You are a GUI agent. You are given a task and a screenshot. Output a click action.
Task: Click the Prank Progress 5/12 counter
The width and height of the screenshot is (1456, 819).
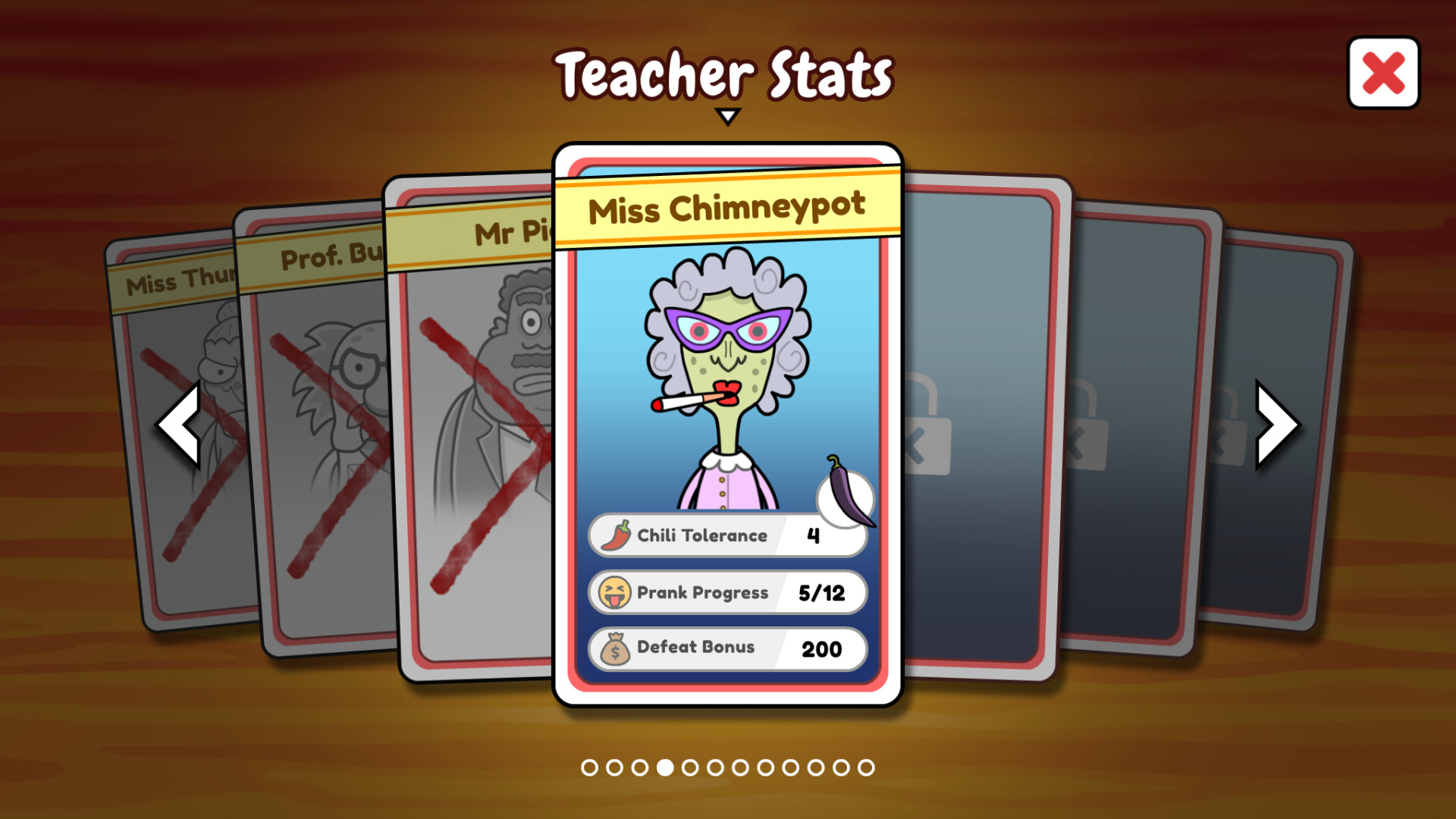tap(821, 593)
